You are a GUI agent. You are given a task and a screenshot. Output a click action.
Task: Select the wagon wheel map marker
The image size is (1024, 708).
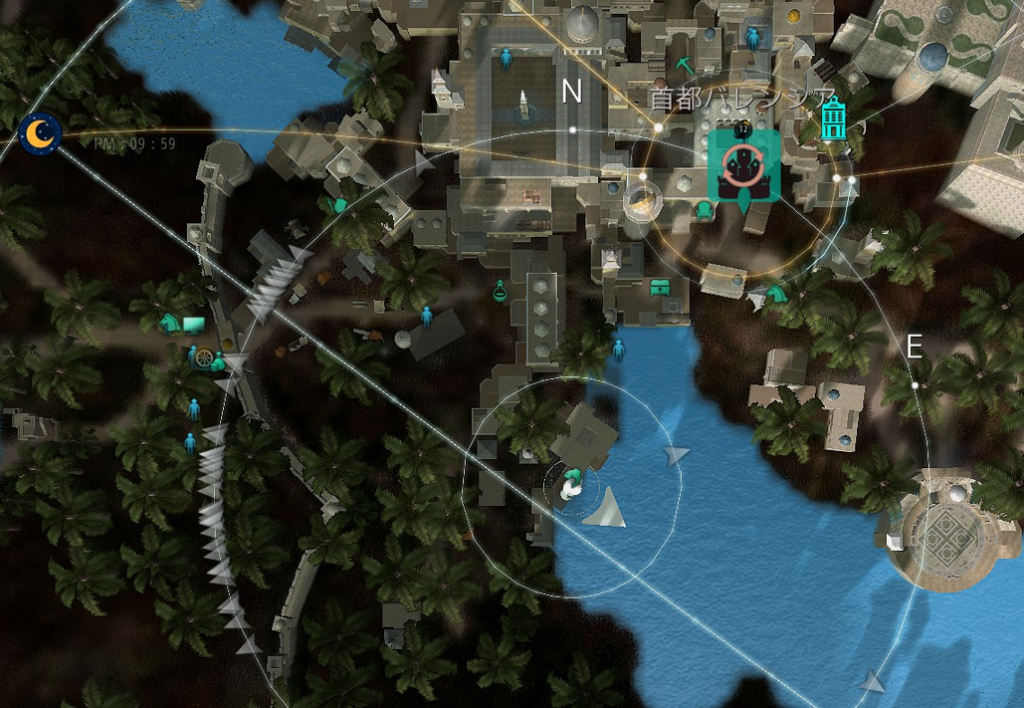204,357
